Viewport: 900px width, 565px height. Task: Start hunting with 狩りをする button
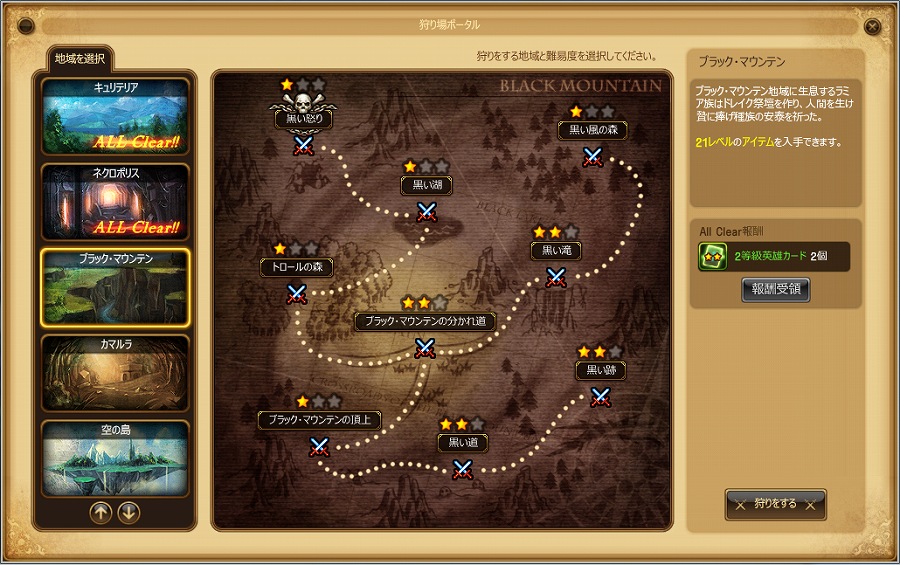pyautogui.click(x=775, y=504)
